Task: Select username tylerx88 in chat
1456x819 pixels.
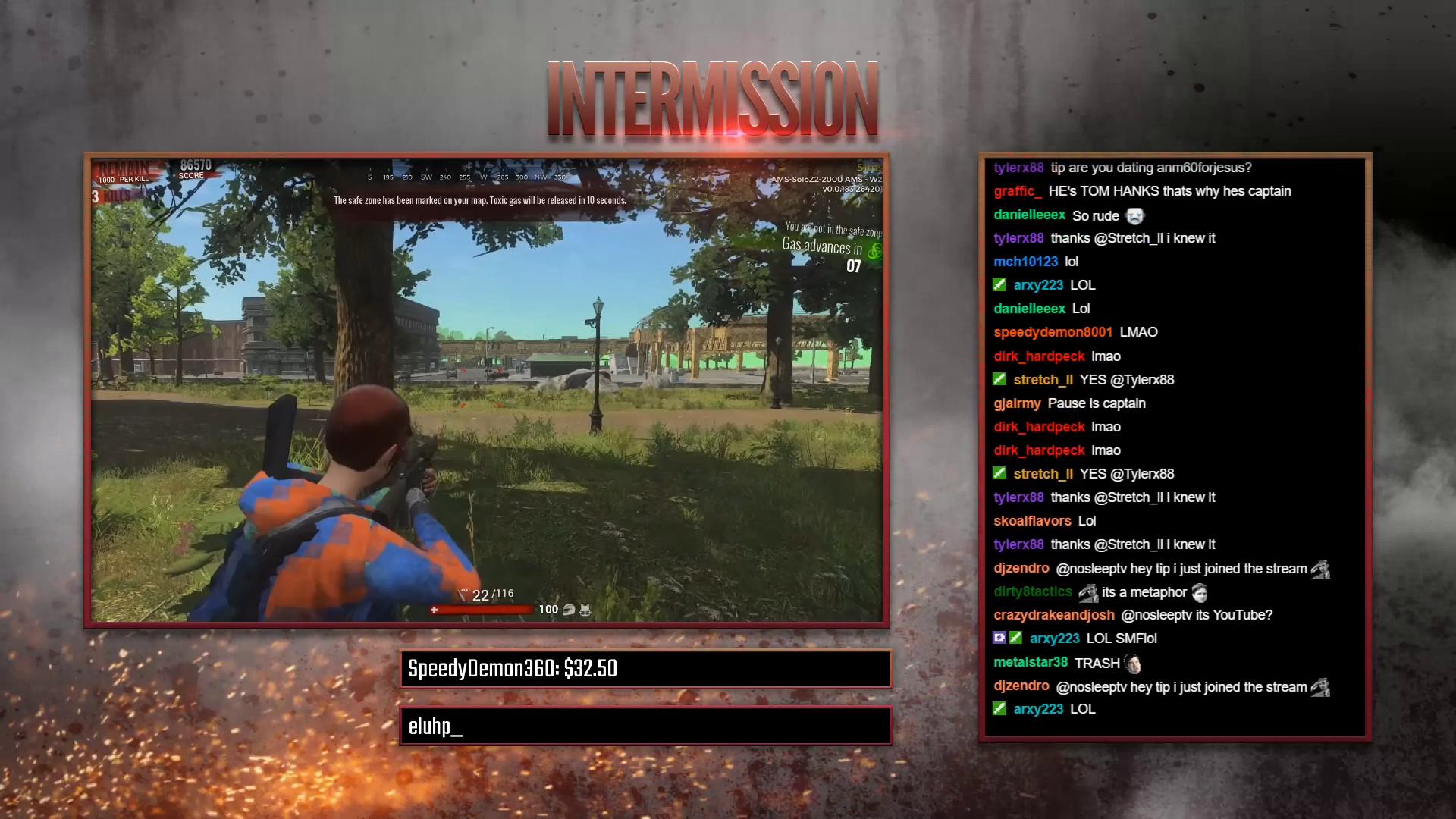Action: coord(1018,168)
